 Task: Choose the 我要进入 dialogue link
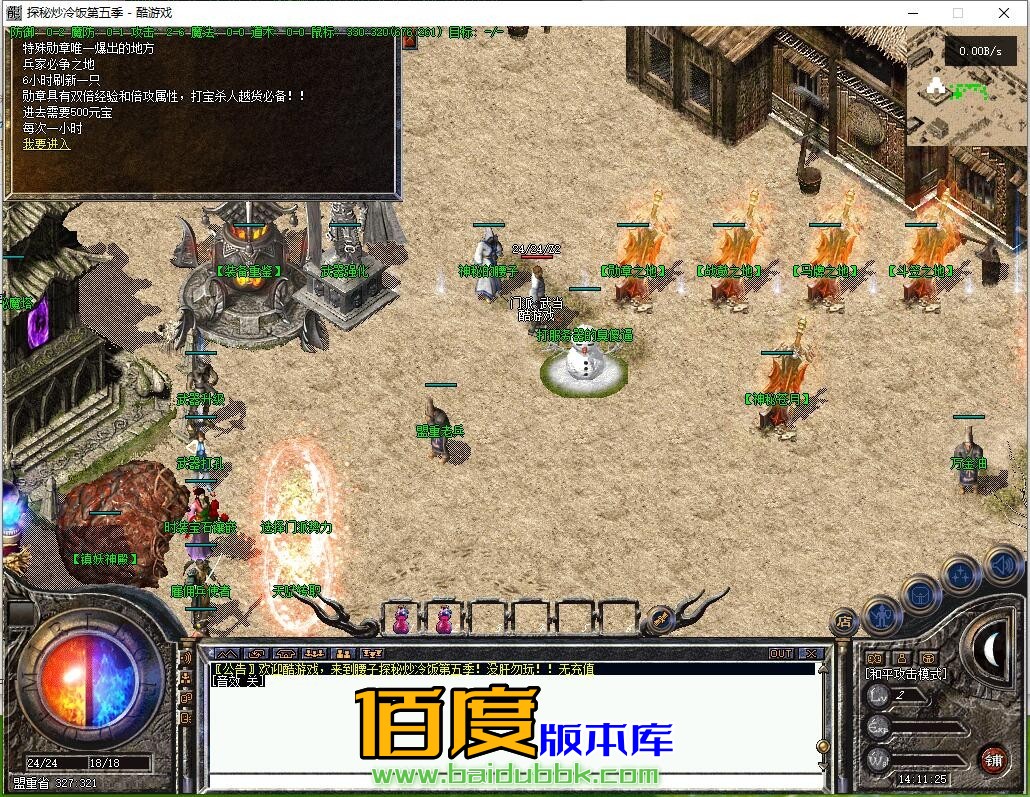tap(46, 144)
